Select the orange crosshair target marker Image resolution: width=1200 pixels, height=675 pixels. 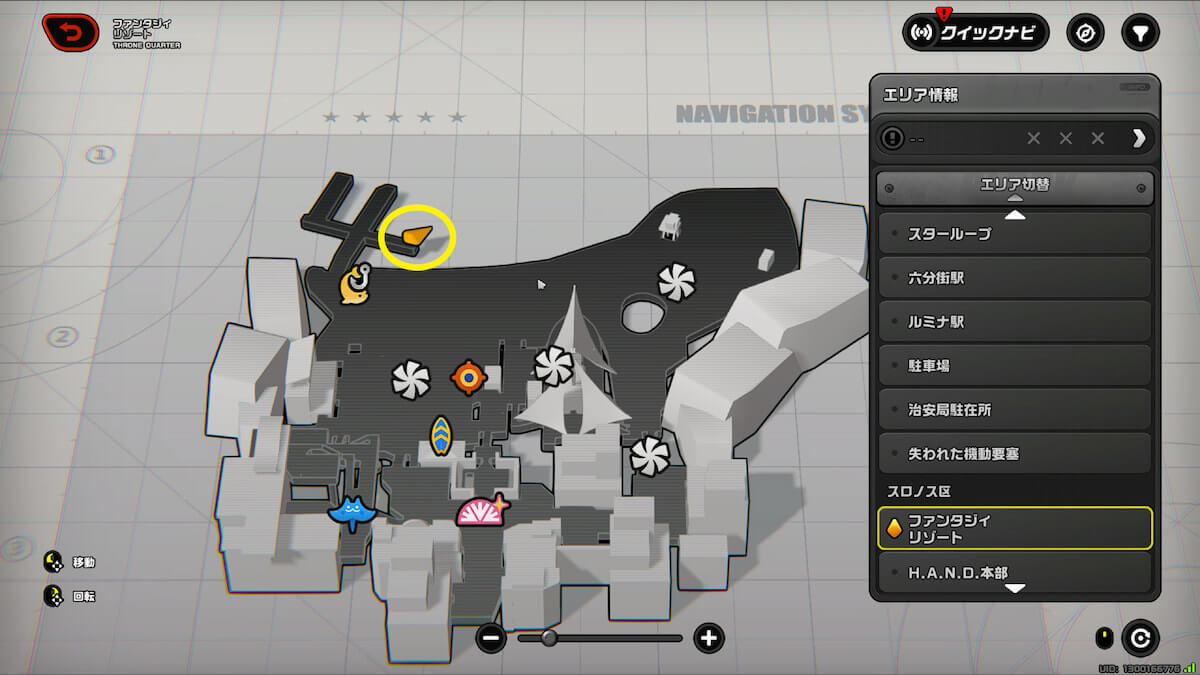coord(467,377)
